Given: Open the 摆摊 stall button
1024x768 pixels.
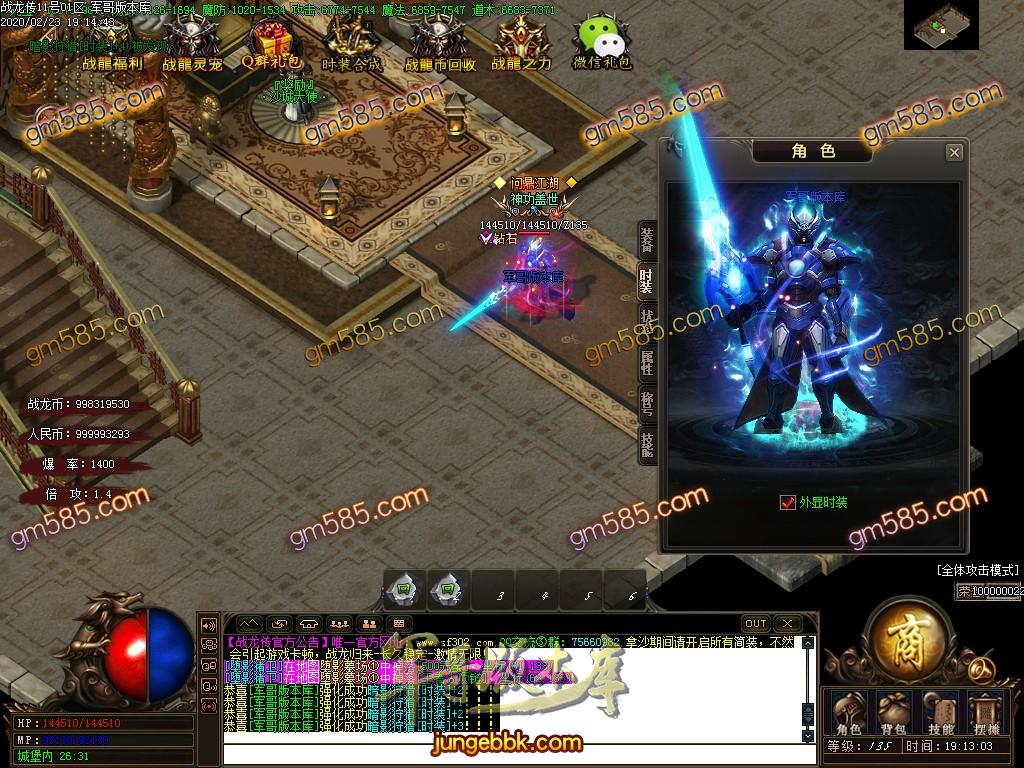Looking at the screenshot, I should click(x=986, y=712).
